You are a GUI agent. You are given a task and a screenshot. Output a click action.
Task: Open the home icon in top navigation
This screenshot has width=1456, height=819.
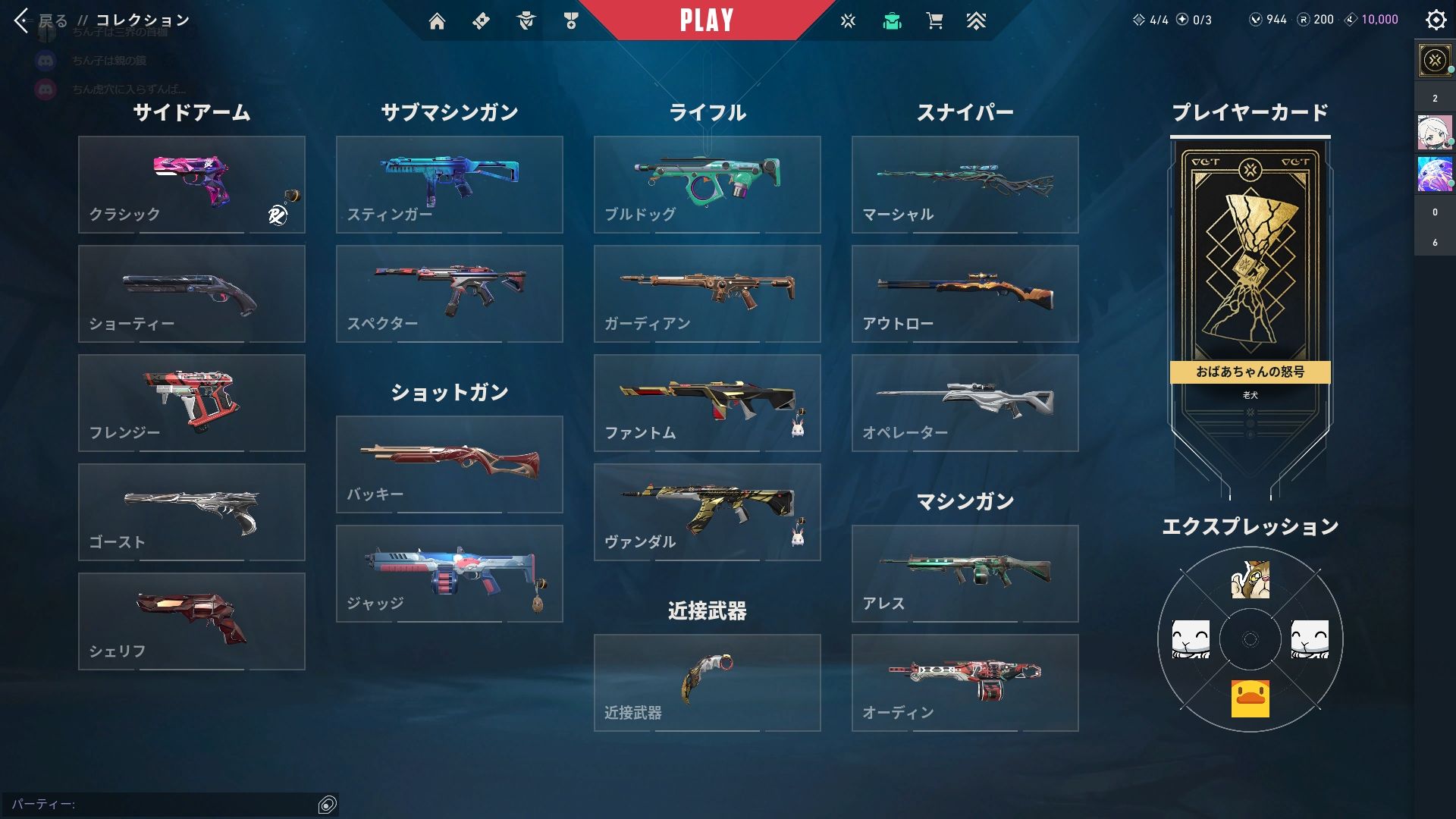[437, 21]
